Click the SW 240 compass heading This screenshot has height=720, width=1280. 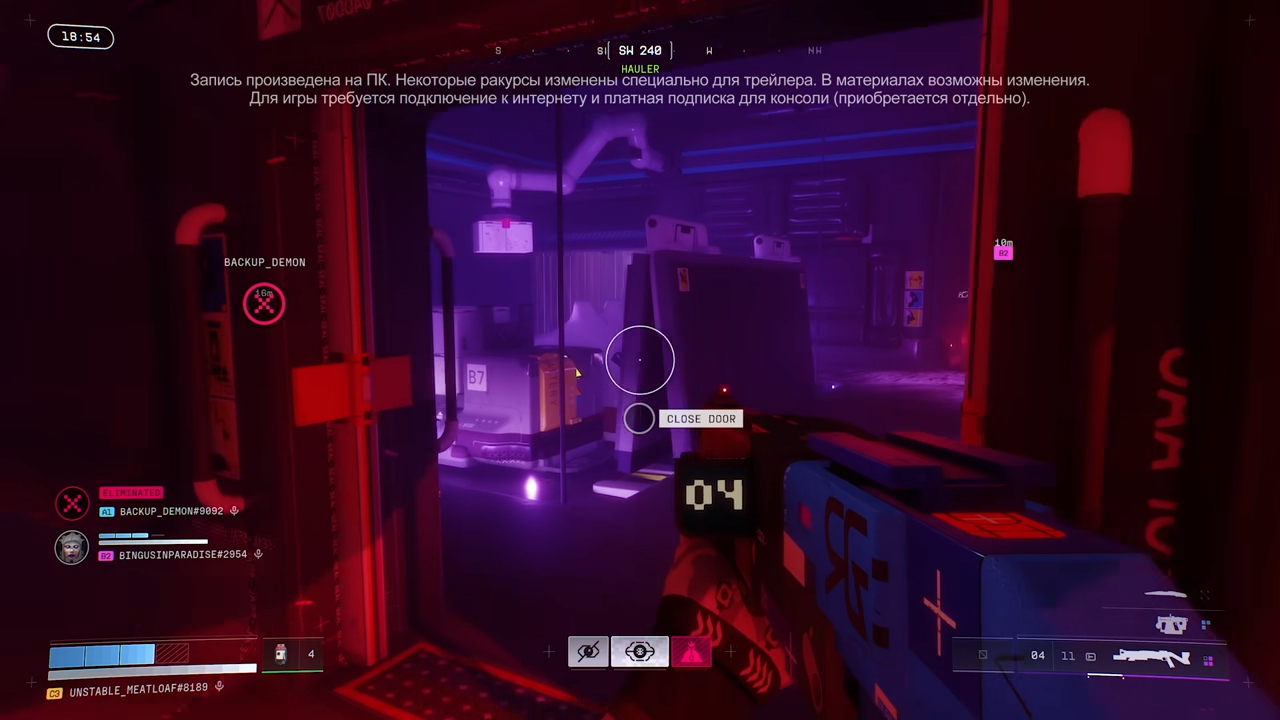point(640,51)
